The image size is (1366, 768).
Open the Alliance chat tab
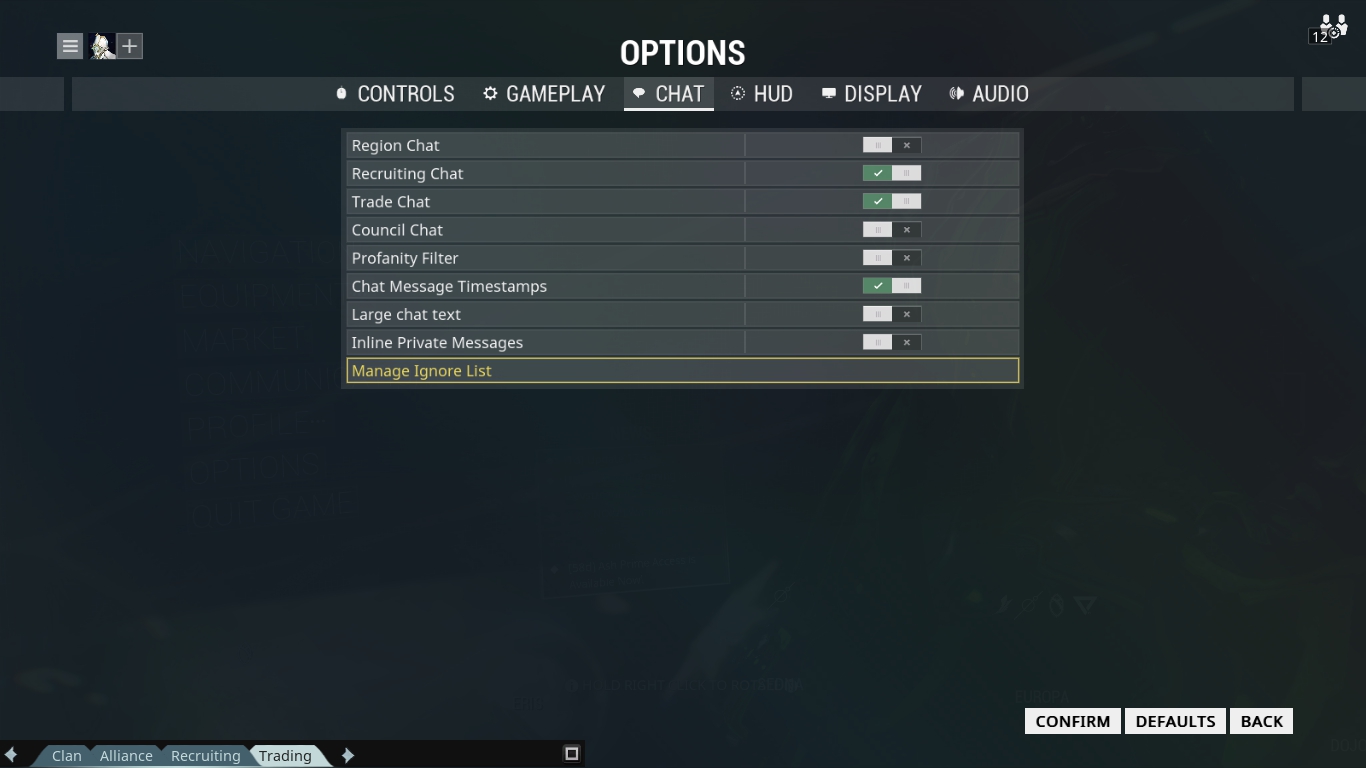click(x=126, y=755)
